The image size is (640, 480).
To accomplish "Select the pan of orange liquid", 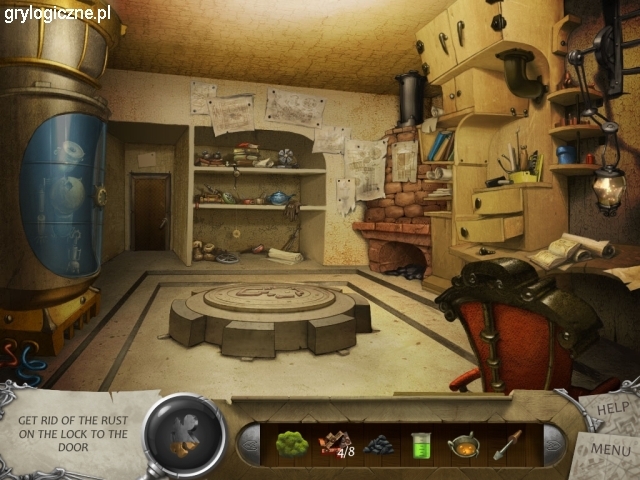I will coord(464,445).
